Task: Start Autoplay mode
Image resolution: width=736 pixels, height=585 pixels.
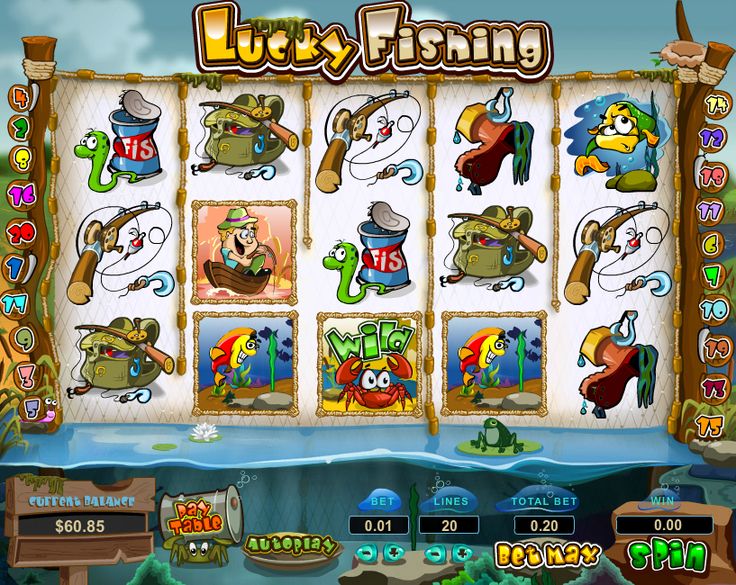Action: click(290, 546)
